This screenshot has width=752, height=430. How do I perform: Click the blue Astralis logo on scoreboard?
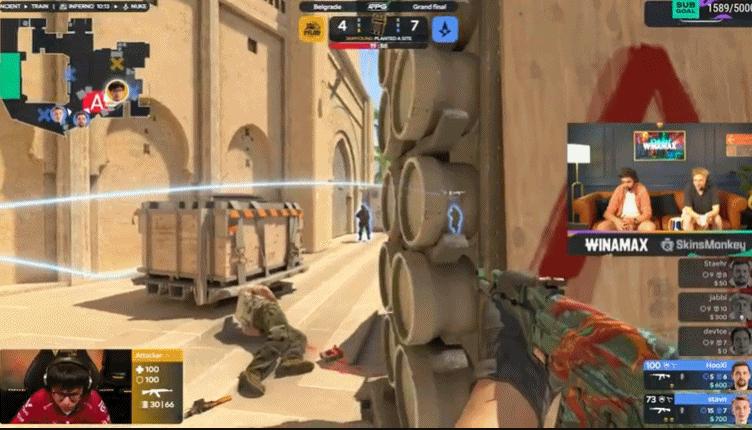(444, 29)
